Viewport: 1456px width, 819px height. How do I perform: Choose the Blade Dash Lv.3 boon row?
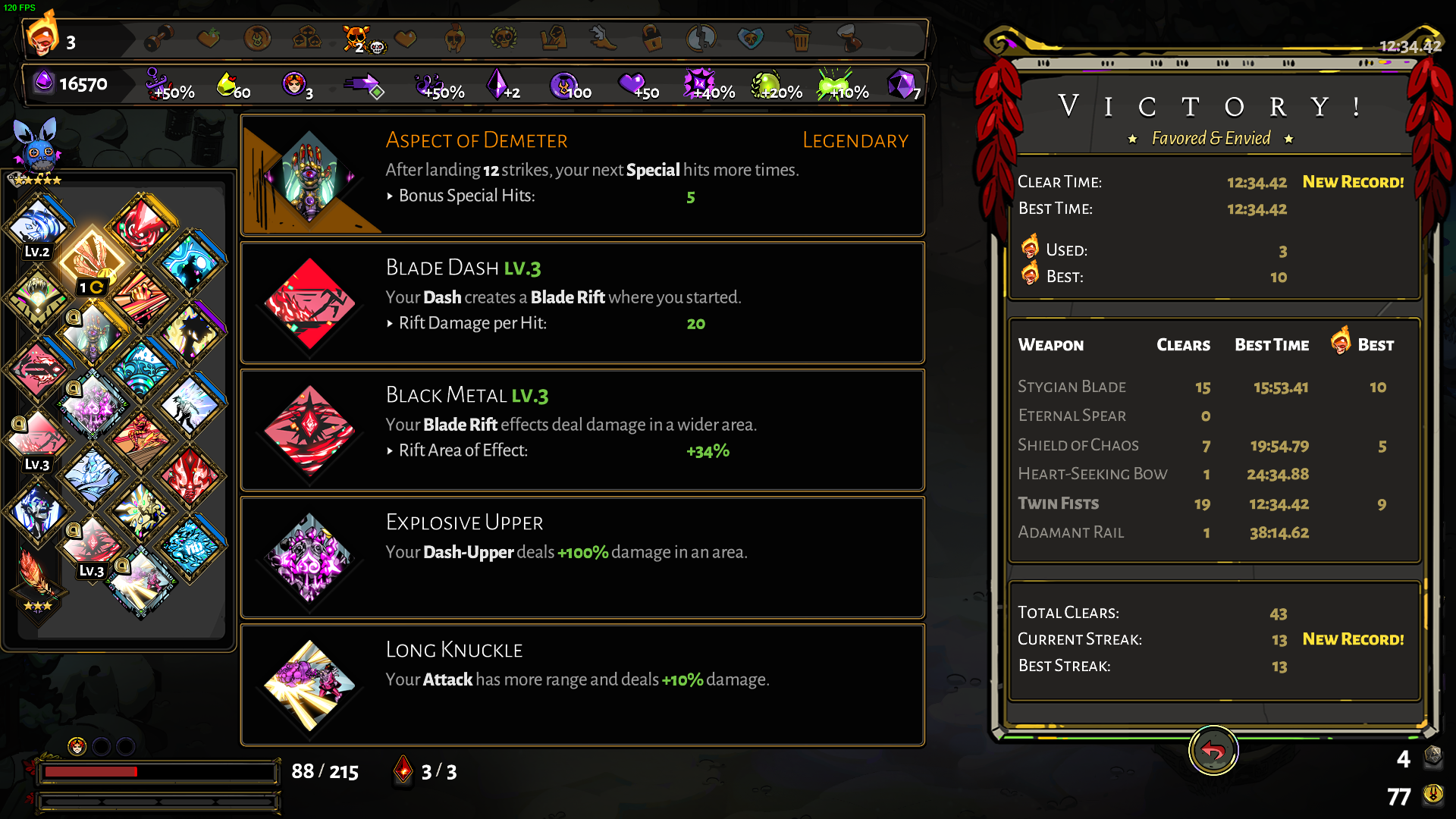tap(582, 303)
